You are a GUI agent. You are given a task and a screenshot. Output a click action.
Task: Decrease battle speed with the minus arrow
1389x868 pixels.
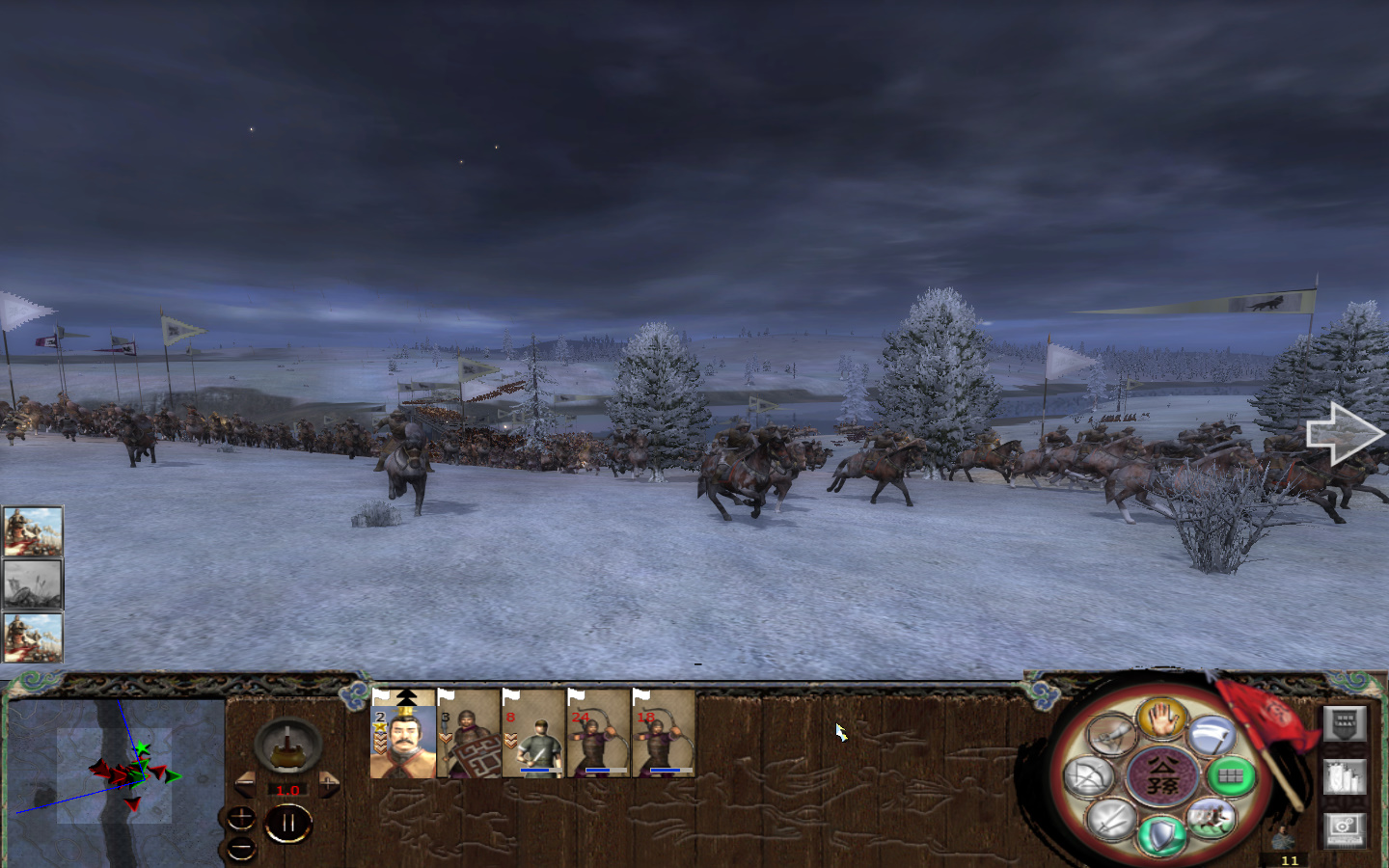245,782
